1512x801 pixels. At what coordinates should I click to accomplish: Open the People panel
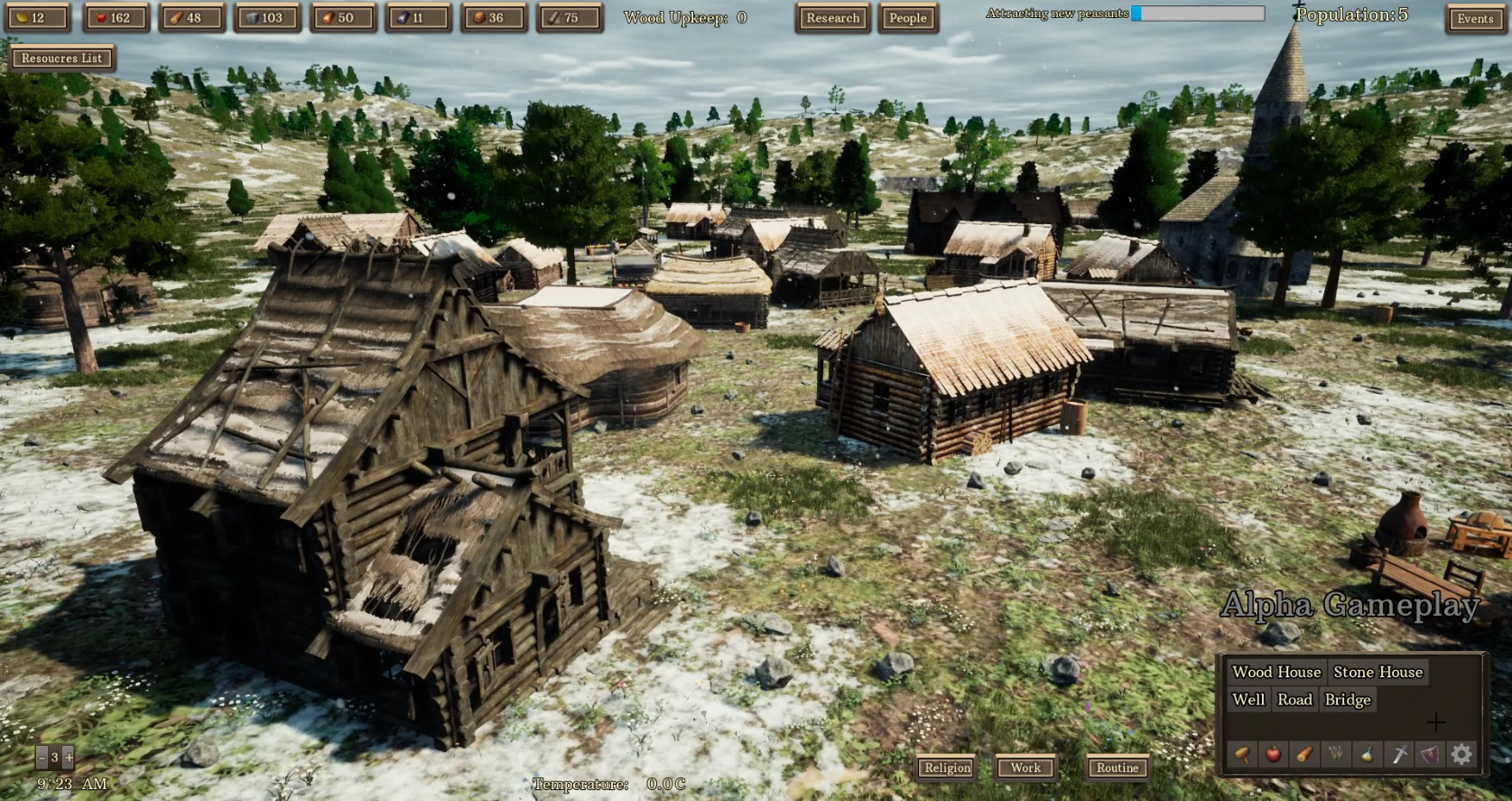(x=907, y=18)
